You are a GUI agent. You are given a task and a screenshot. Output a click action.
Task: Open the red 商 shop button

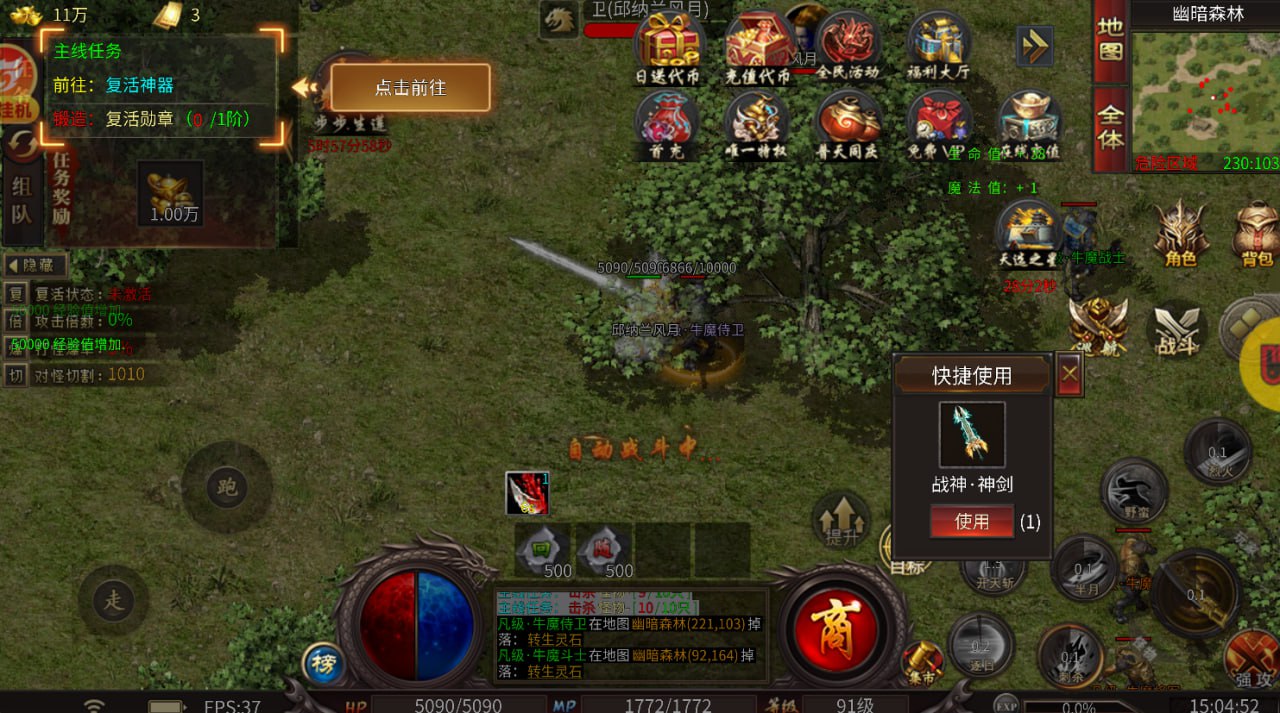(834, 626)
